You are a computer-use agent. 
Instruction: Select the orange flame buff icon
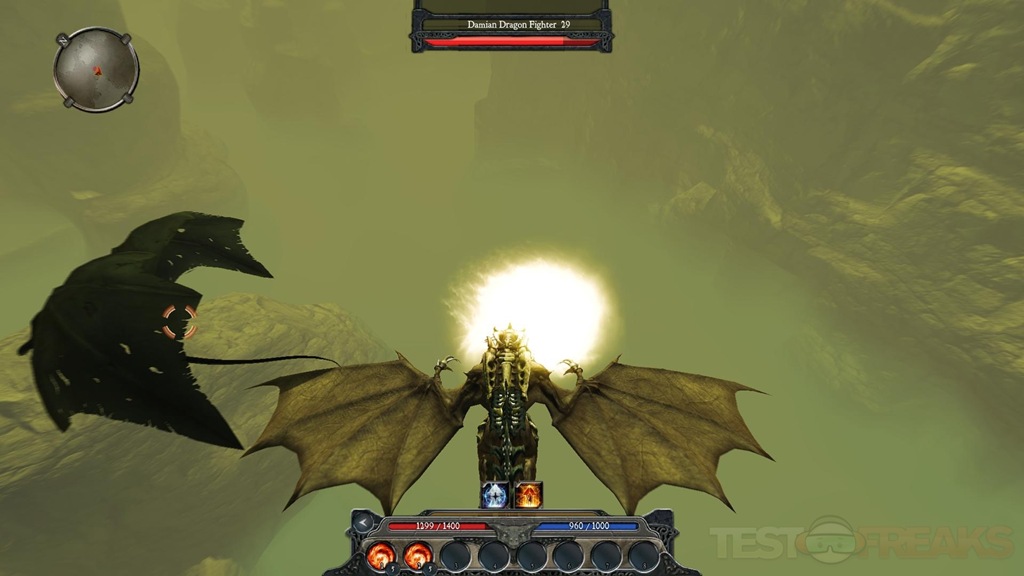(528, 494)
